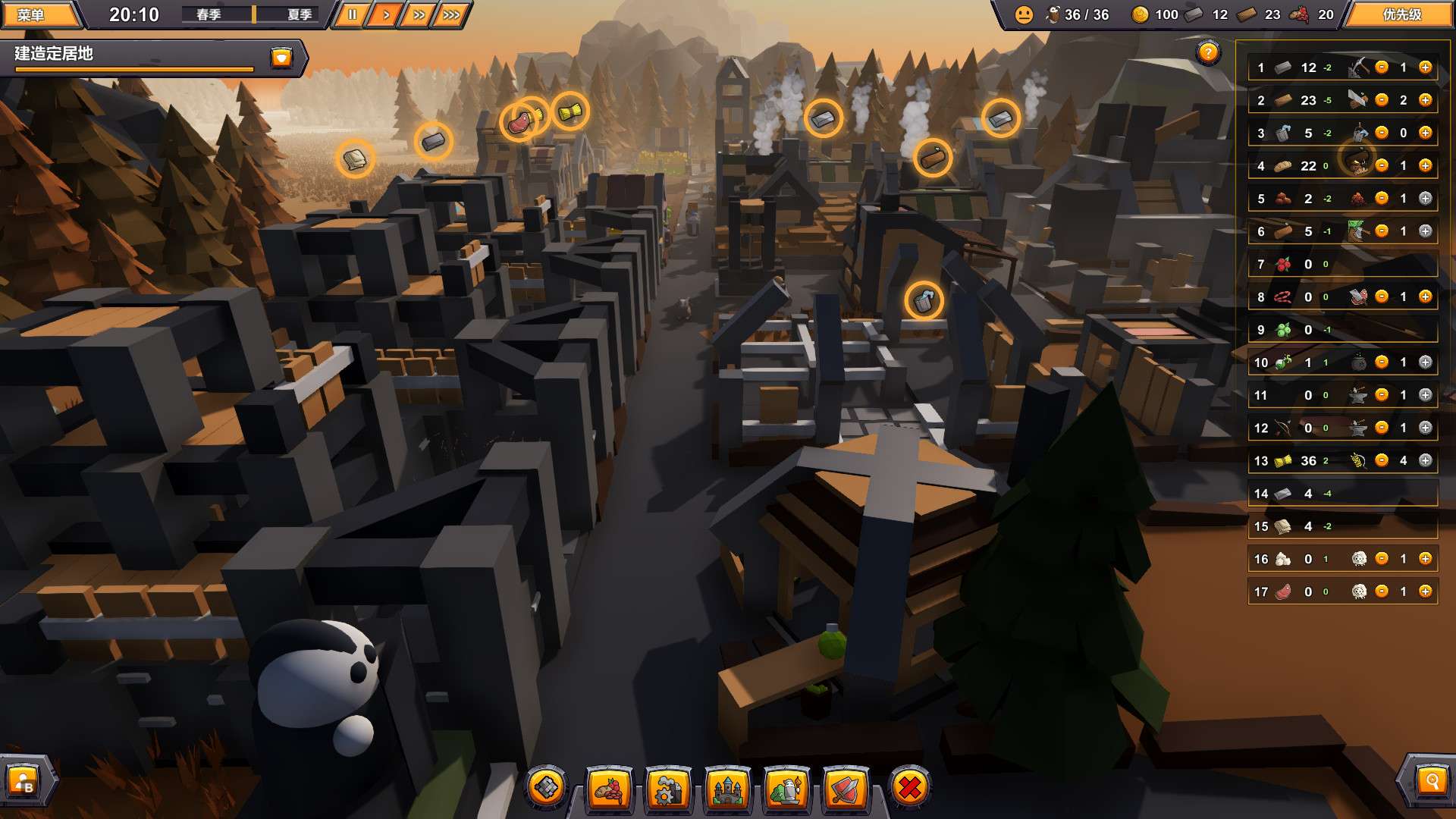The image size is (1456, 819).
Task: Pause the game speed
Action: (352, 14)
